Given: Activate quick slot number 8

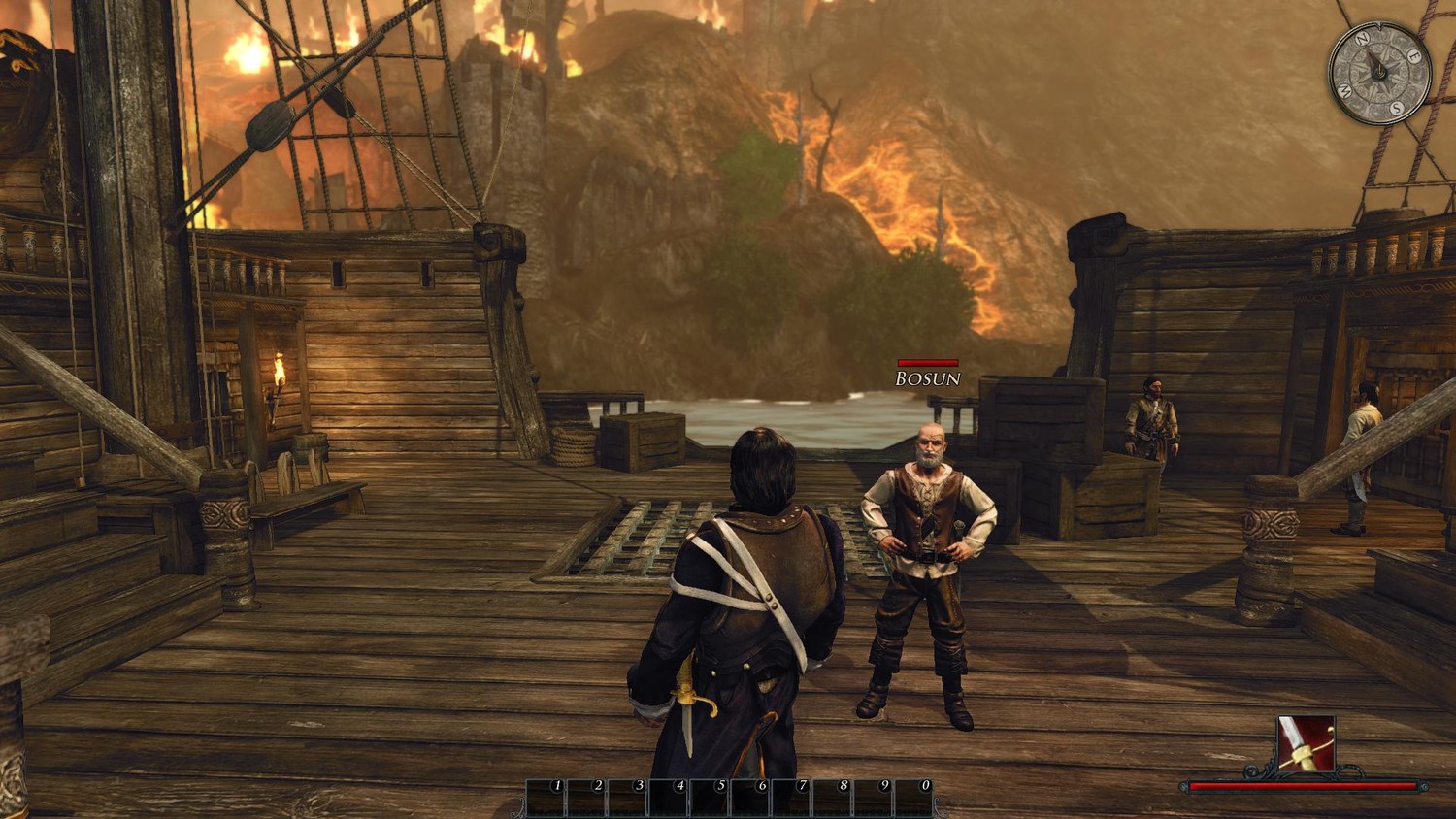Looking at the screenshot, I should click(x=832, y=799).
